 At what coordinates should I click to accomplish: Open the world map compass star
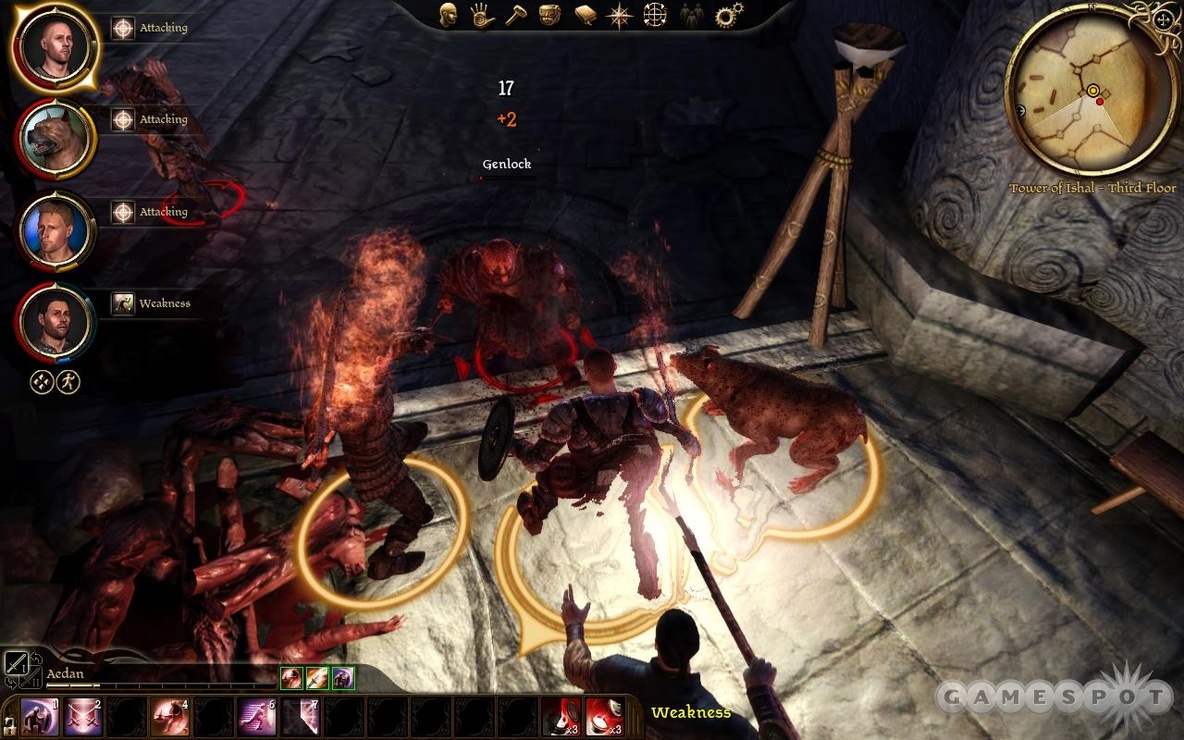(620, 15)
